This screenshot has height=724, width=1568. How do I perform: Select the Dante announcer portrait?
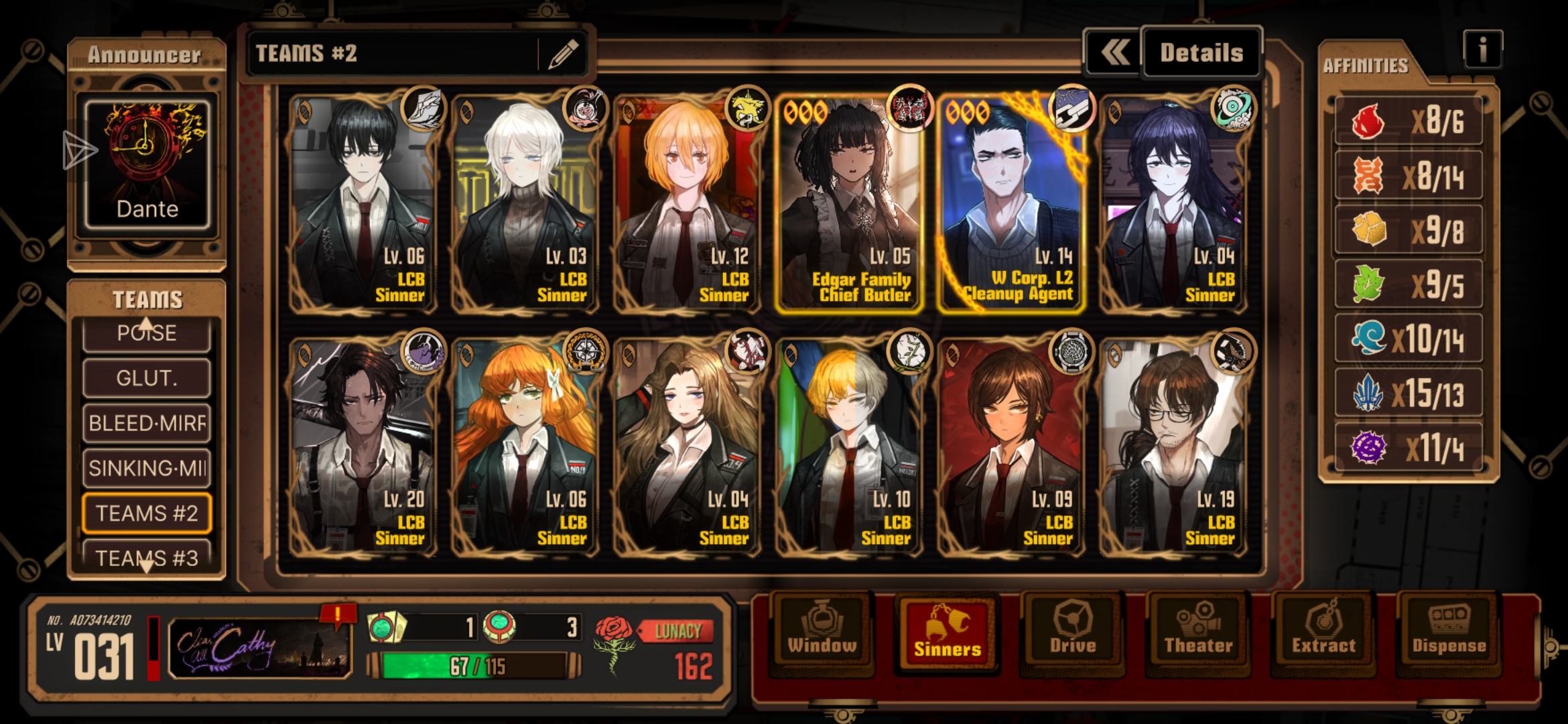[147, 164]
